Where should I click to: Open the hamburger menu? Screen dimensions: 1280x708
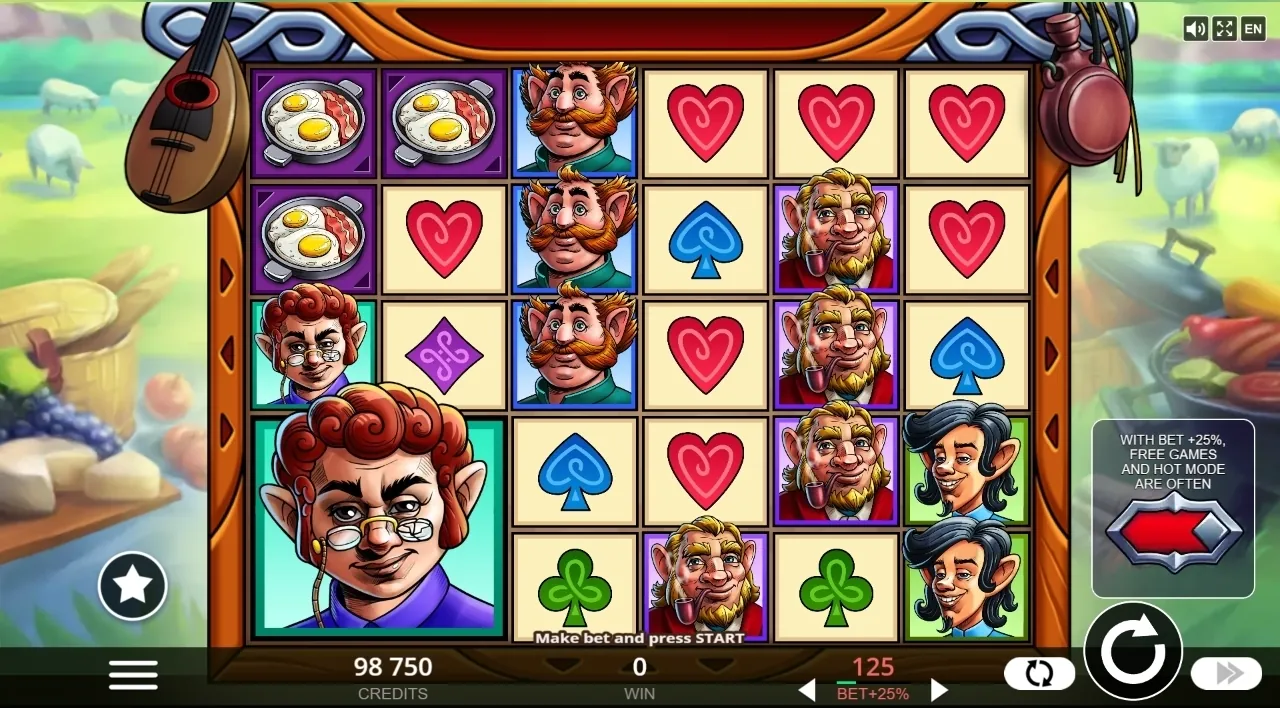(133, 675)
